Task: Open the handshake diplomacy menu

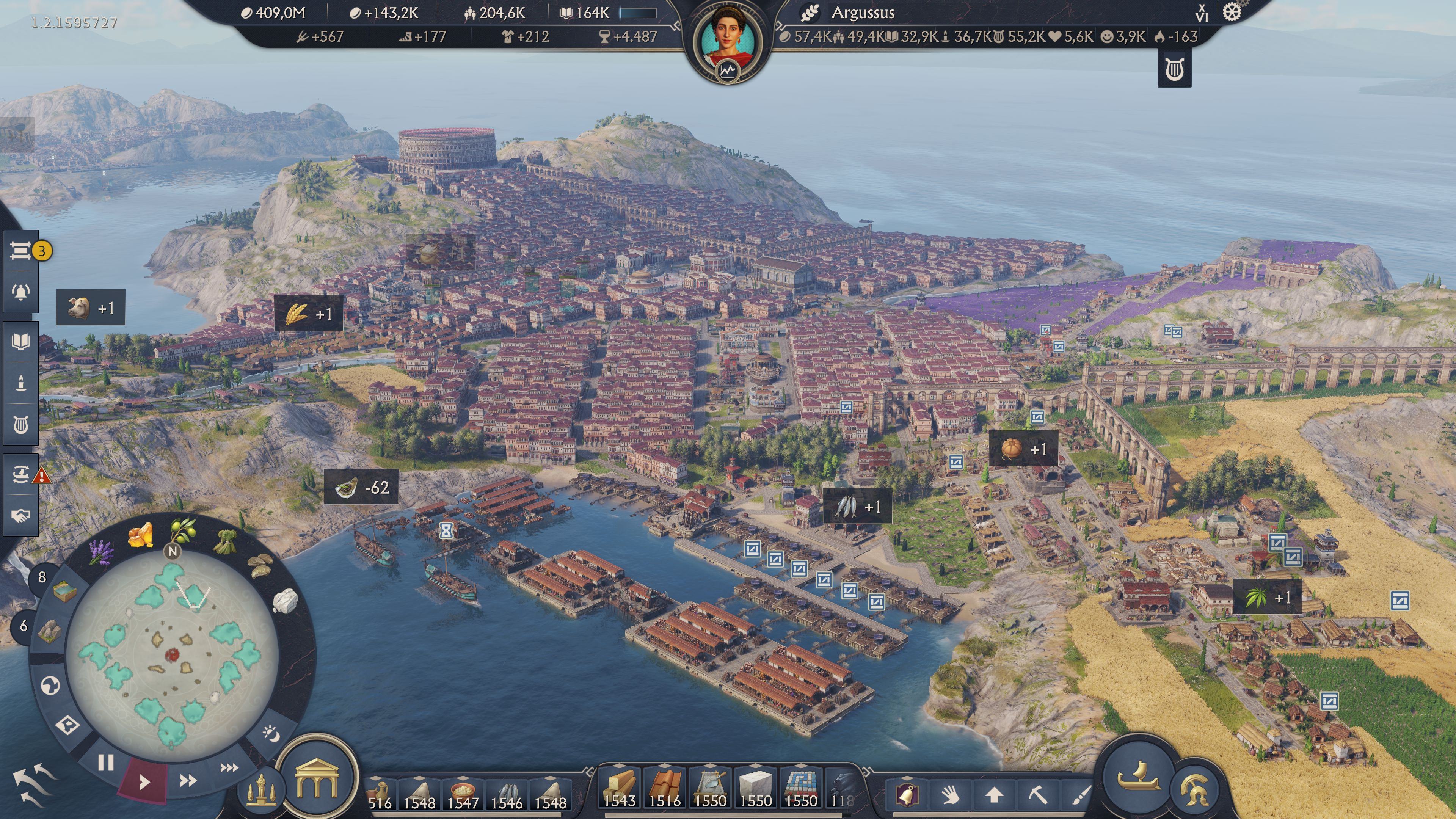Action: click(21, 516)
